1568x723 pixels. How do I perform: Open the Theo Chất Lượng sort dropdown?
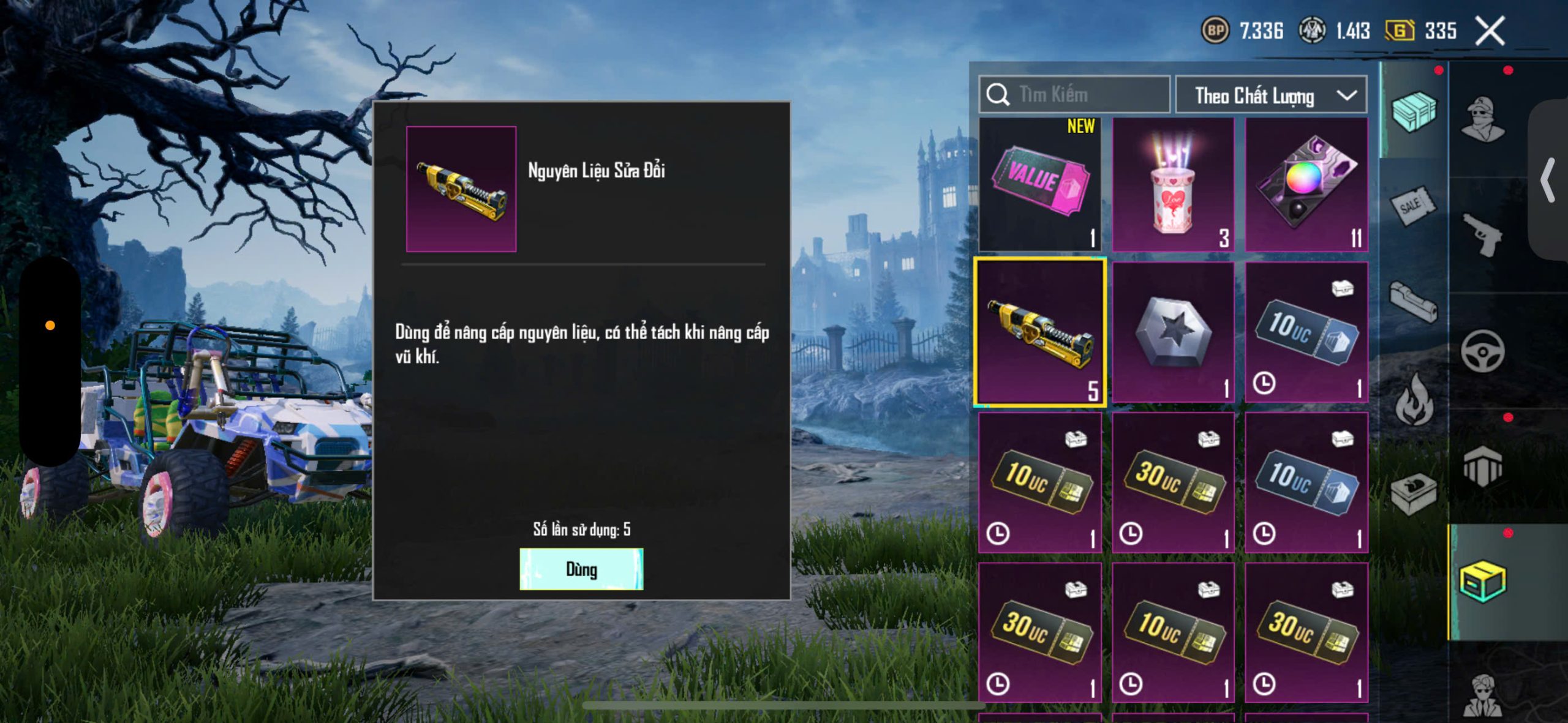(1271, 96)
